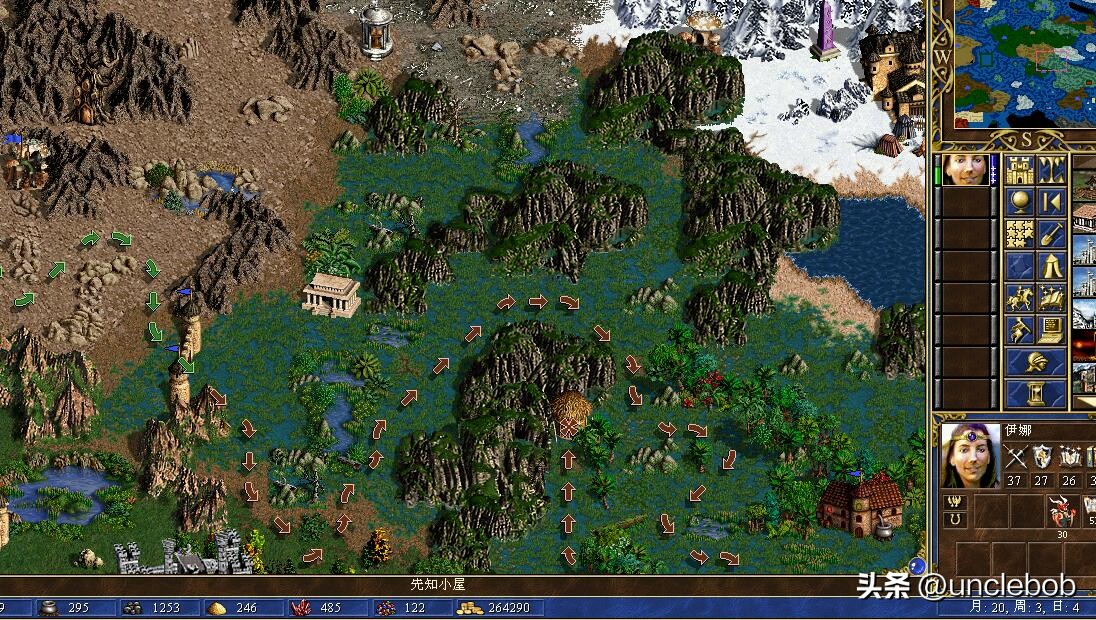The height and width of the screenshot is (620, 1096).
Task: Move the hero with the horseman button
Action: coord(1019,298)
